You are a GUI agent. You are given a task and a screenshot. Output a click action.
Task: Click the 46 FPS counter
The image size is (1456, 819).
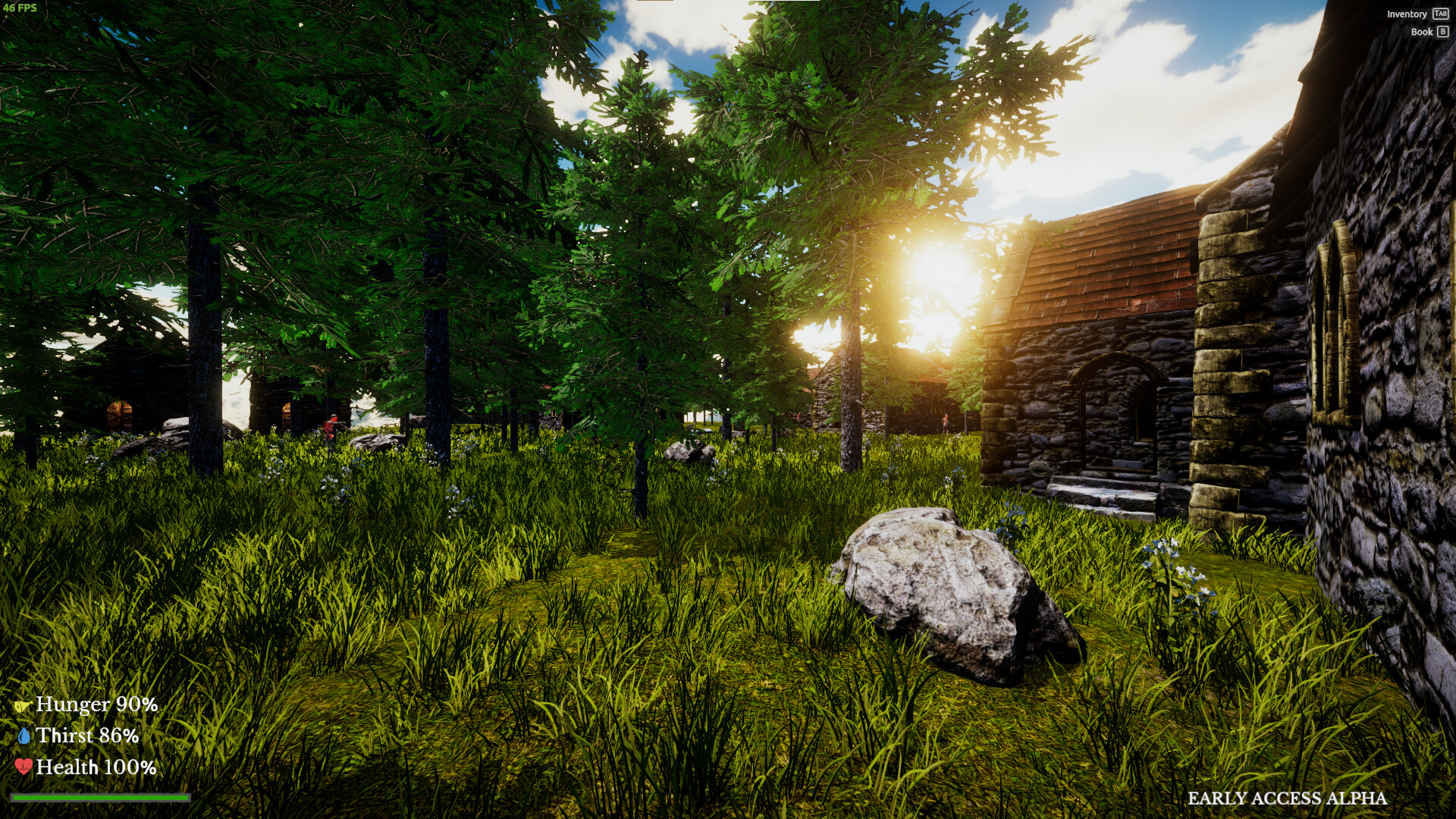point(21,9)
